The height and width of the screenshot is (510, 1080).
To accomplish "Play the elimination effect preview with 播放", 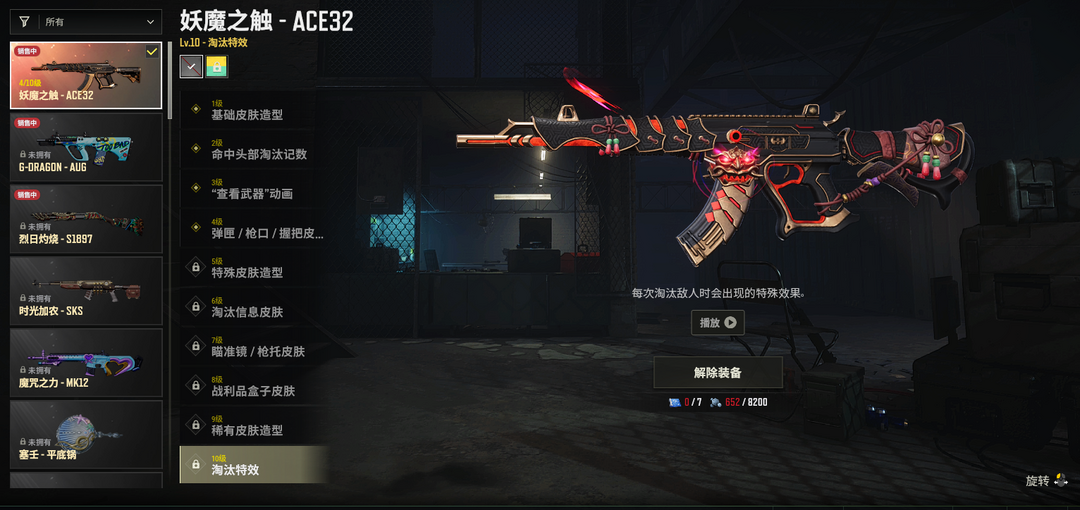I will [x=718, y=323].
